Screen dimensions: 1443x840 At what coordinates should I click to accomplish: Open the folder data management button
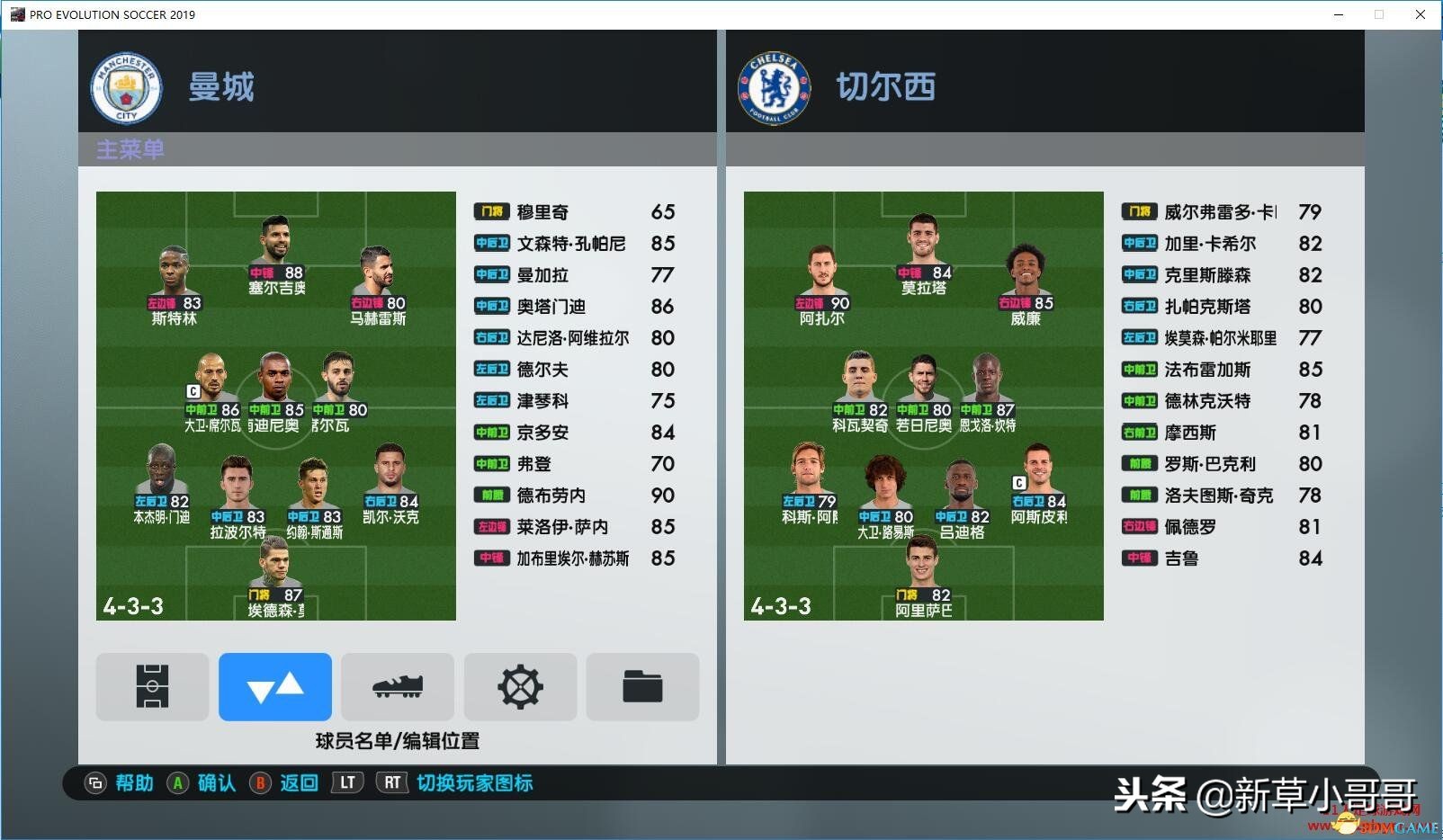pos(642,687)
